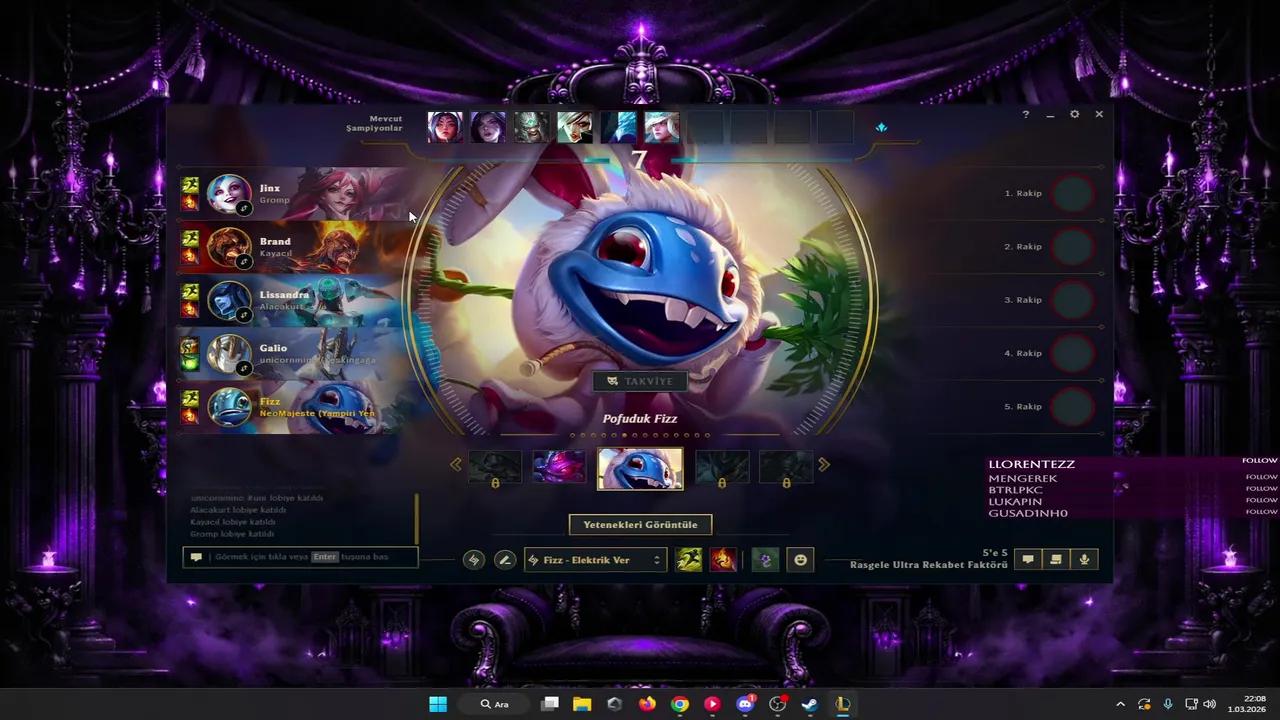This screenshot has height=720, width=1280.
Task: Open the client settings gear icon
Action: (1074, 114)
